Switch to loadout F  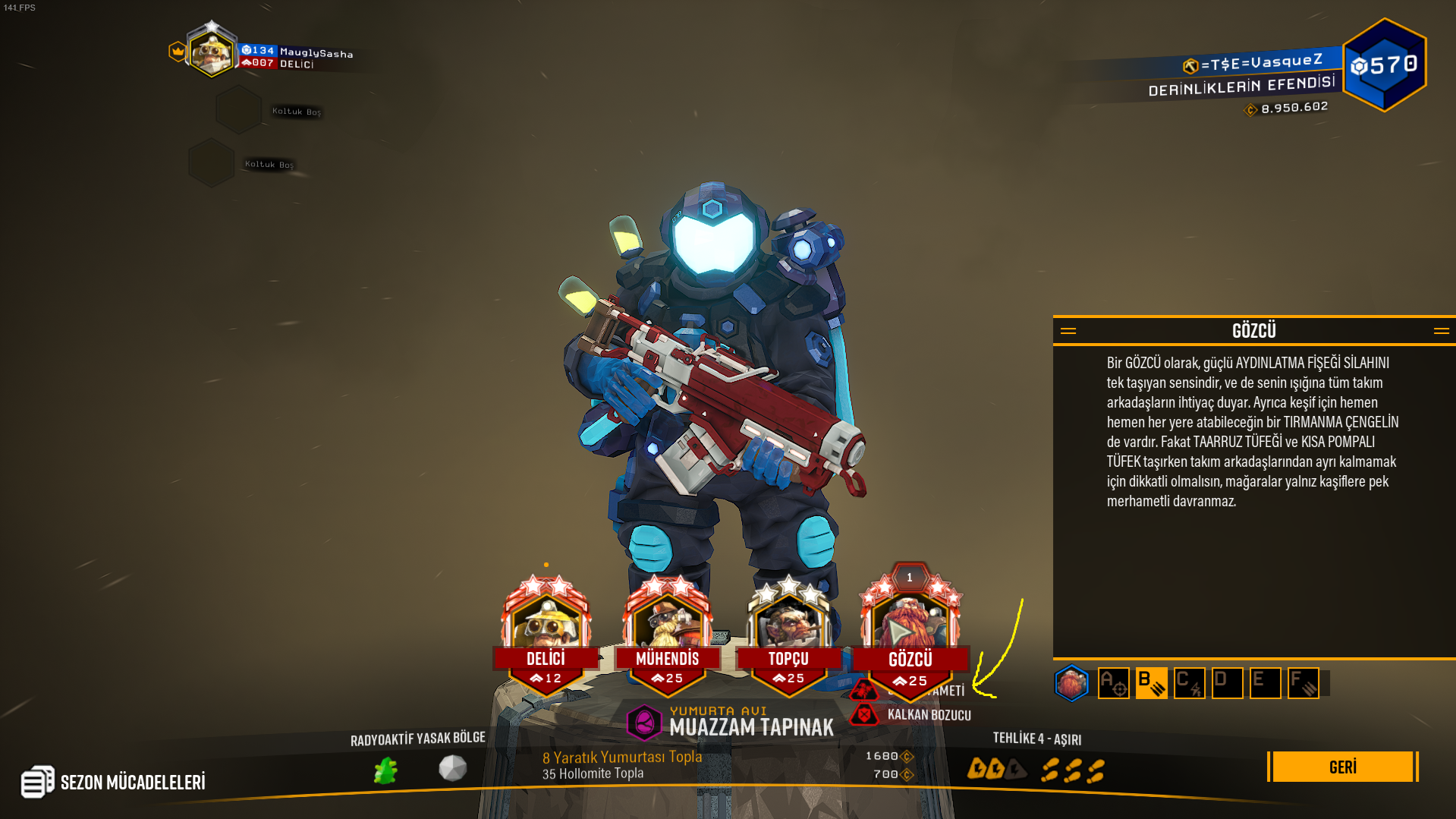pos(1303,683)
